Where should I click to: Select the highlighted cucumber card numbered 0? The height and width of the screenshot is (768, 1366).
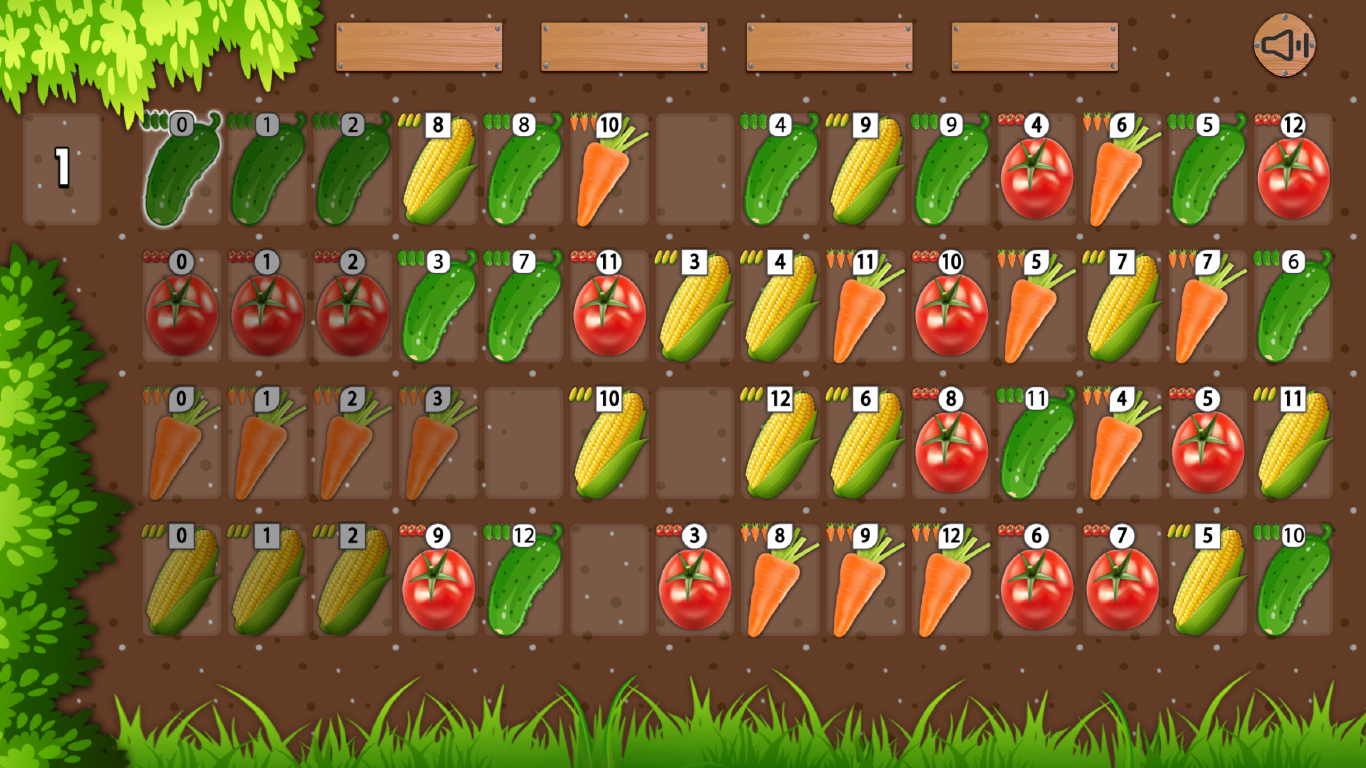tap(181, 170)
